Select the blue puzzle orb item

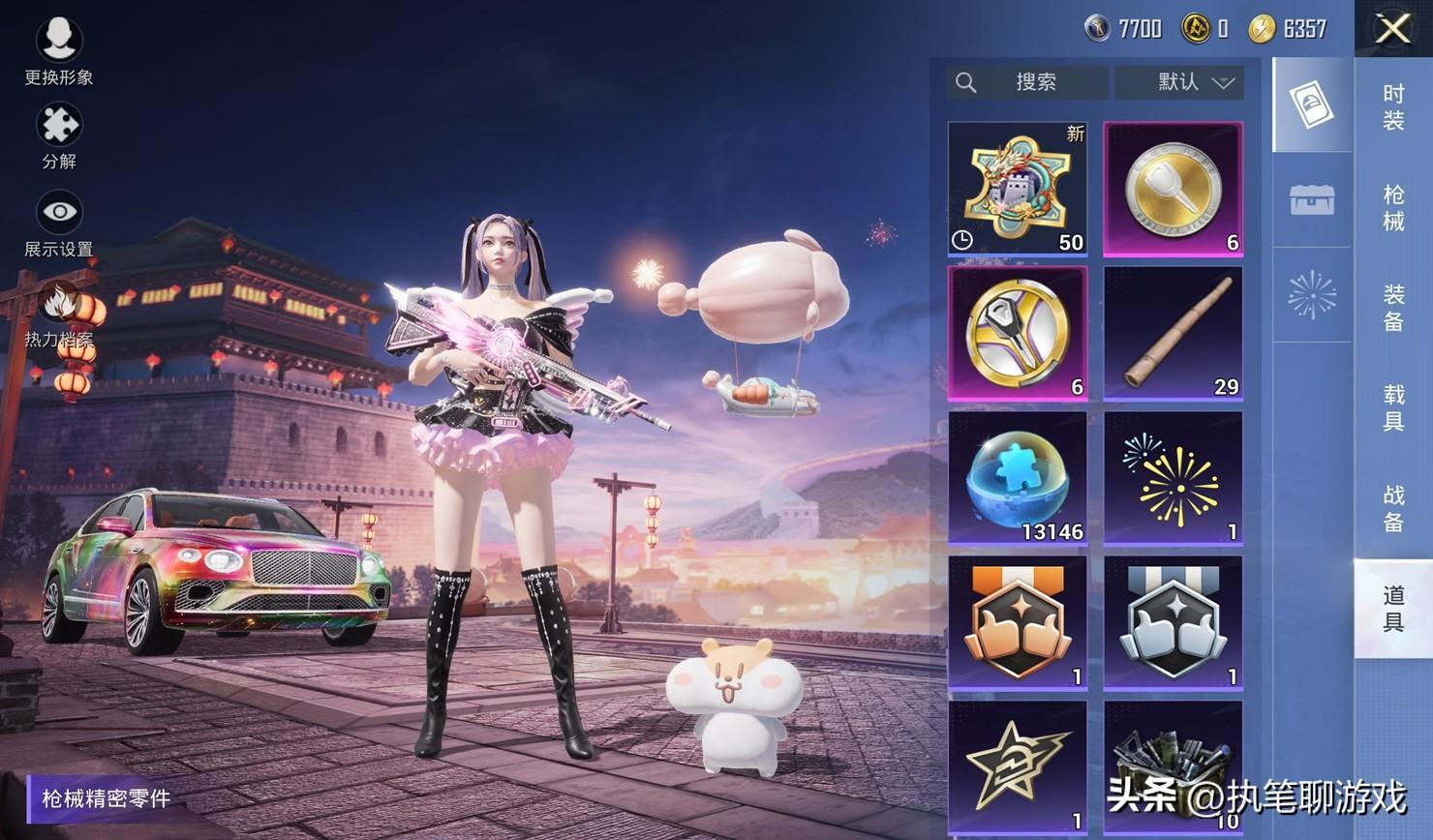1018,478
